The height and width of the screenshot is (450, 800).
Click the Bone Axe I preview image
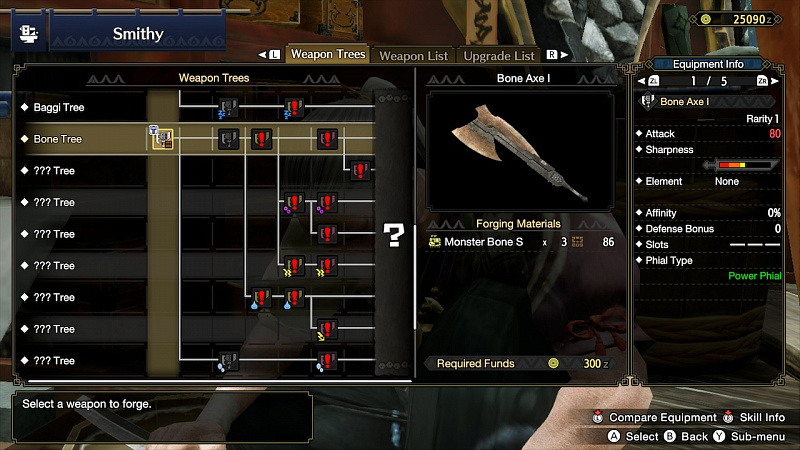pyautogui.click(x=519, y=151)
